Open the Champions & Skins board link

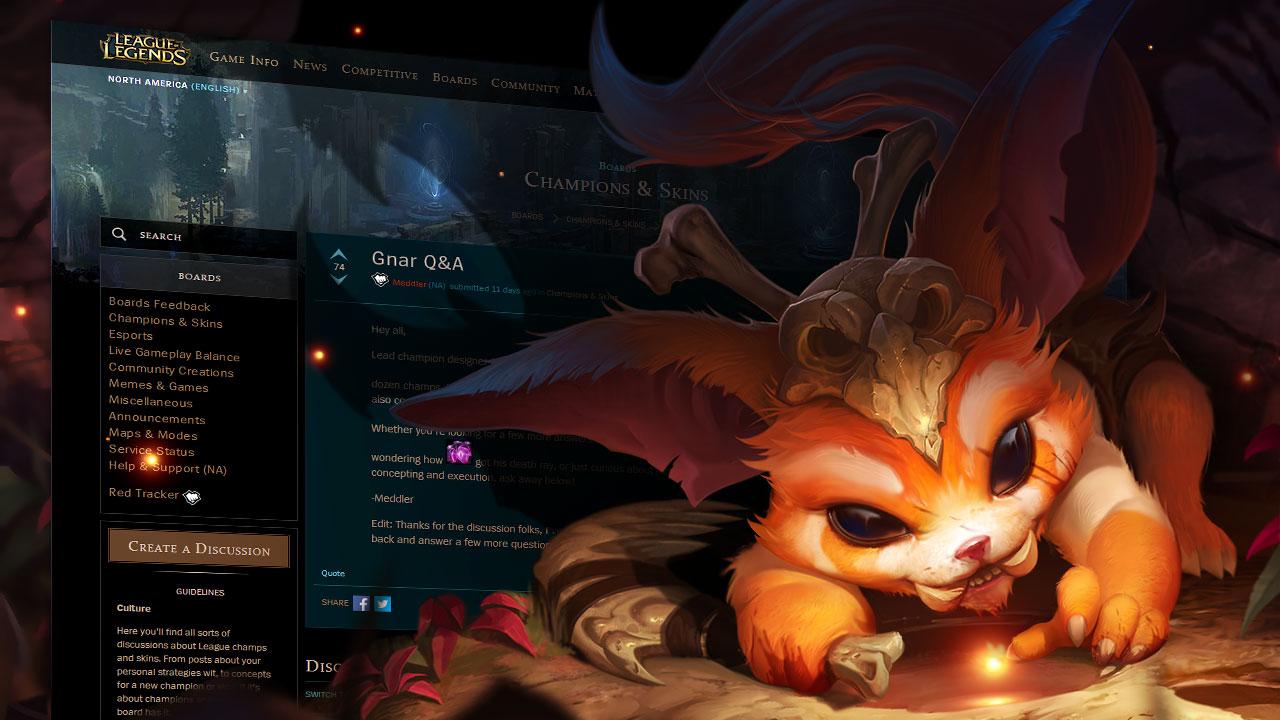tap(164, 323)
